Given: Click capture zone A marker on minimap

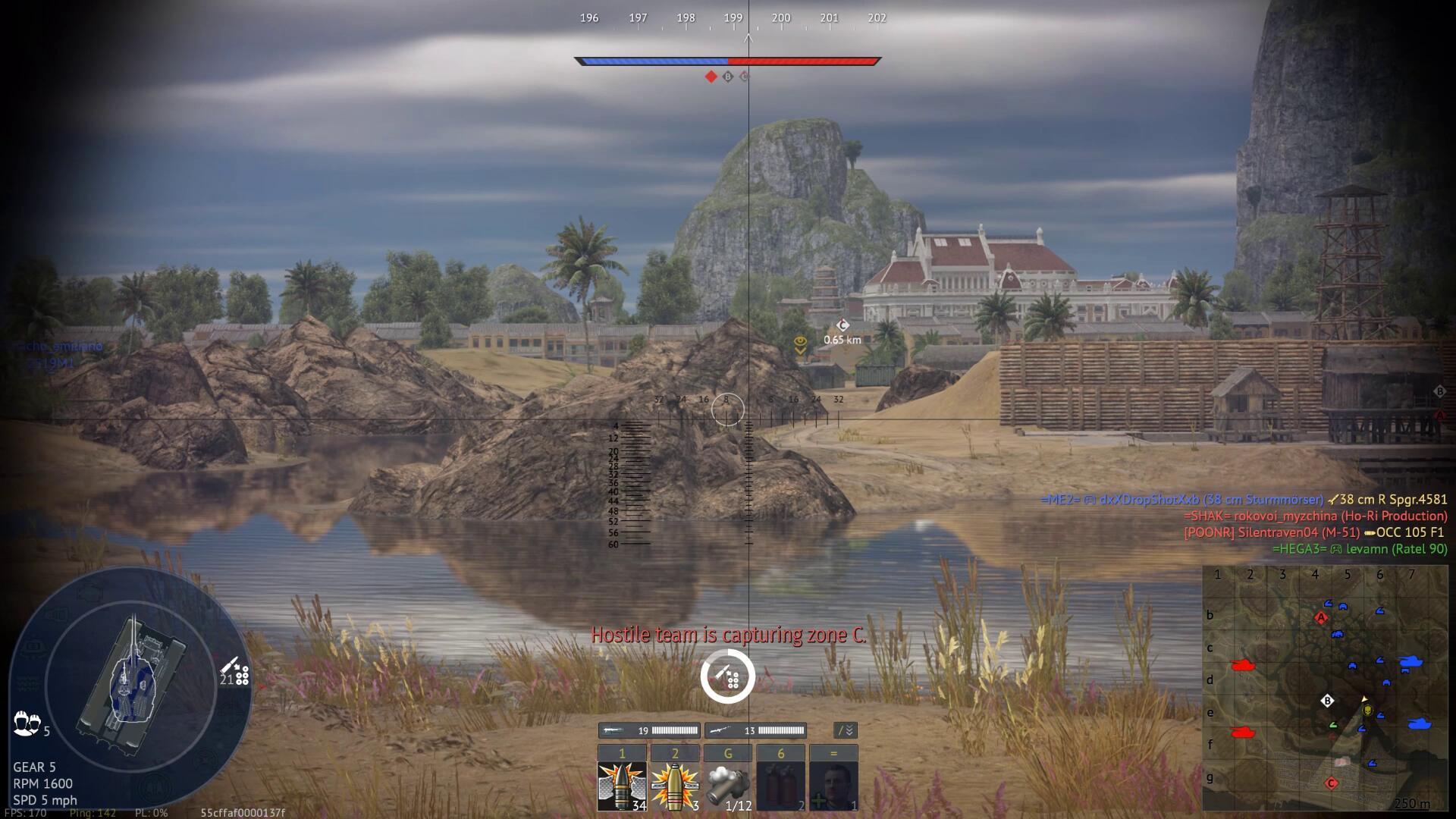Looking at the screenshot, I should [1321, 618].
